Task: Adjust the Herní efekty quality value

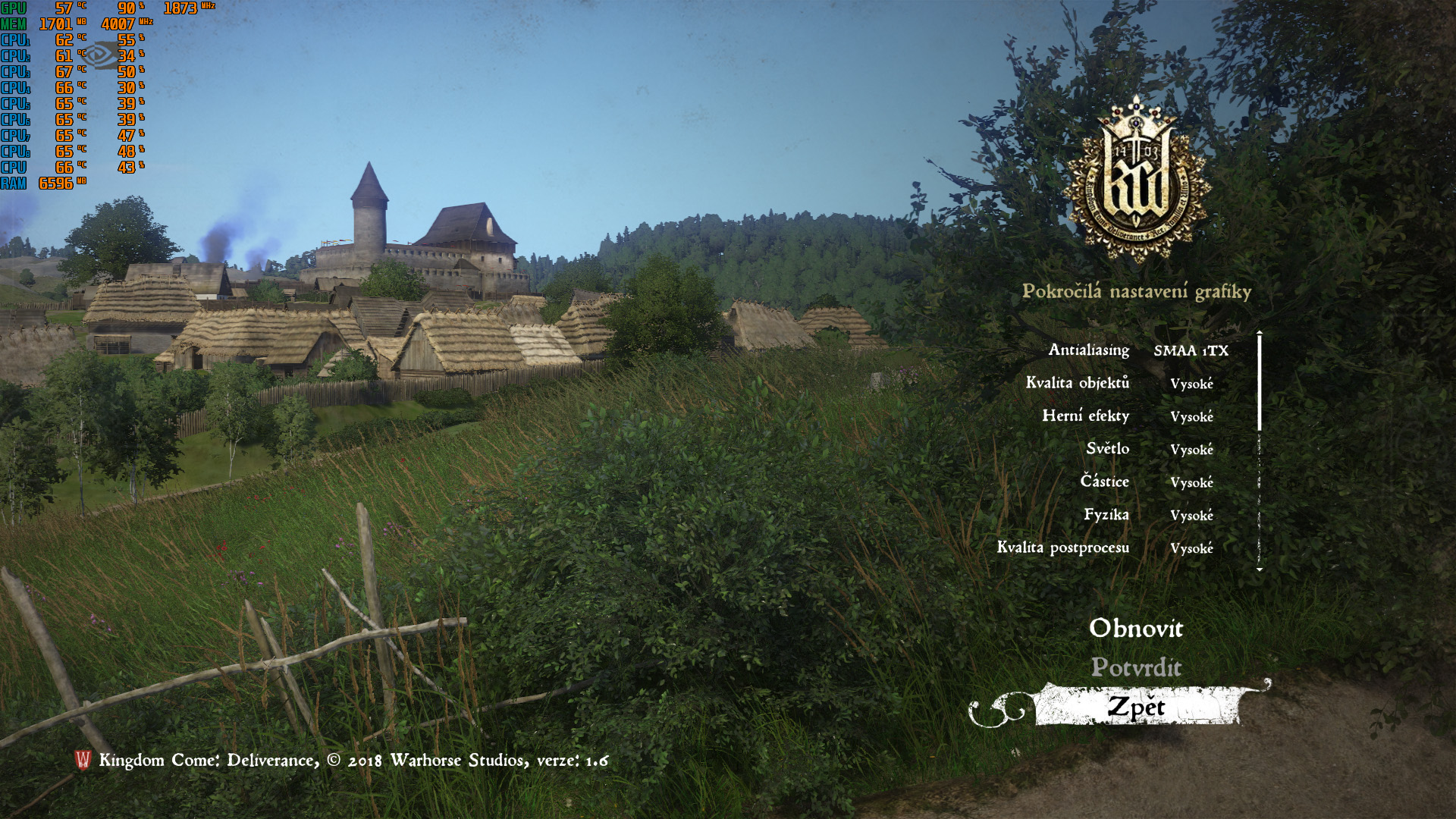Action: tap(1191, 416)
